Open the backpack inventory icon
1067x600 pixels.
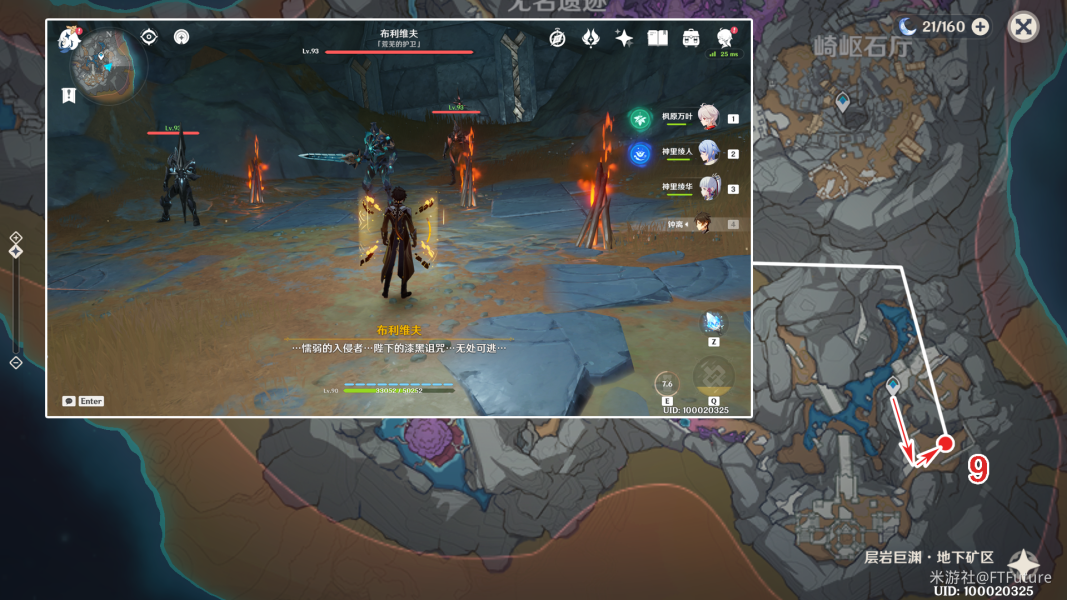click(x=691, y=38)
